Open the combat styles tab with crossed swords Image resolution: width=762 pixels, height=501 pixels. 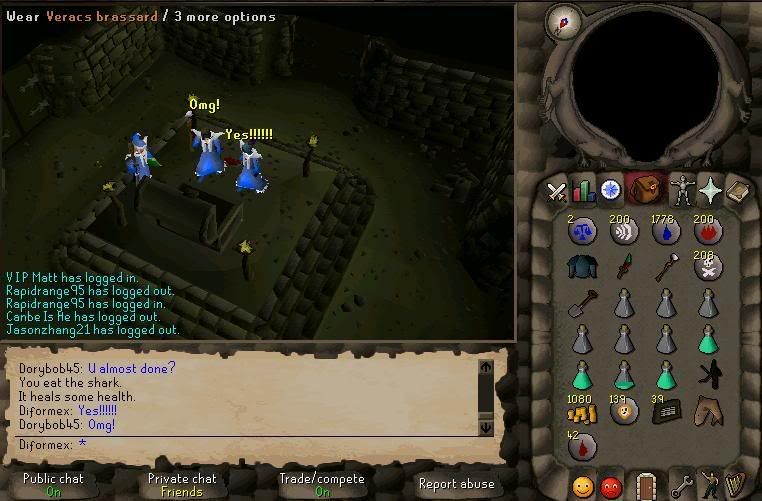556,192
